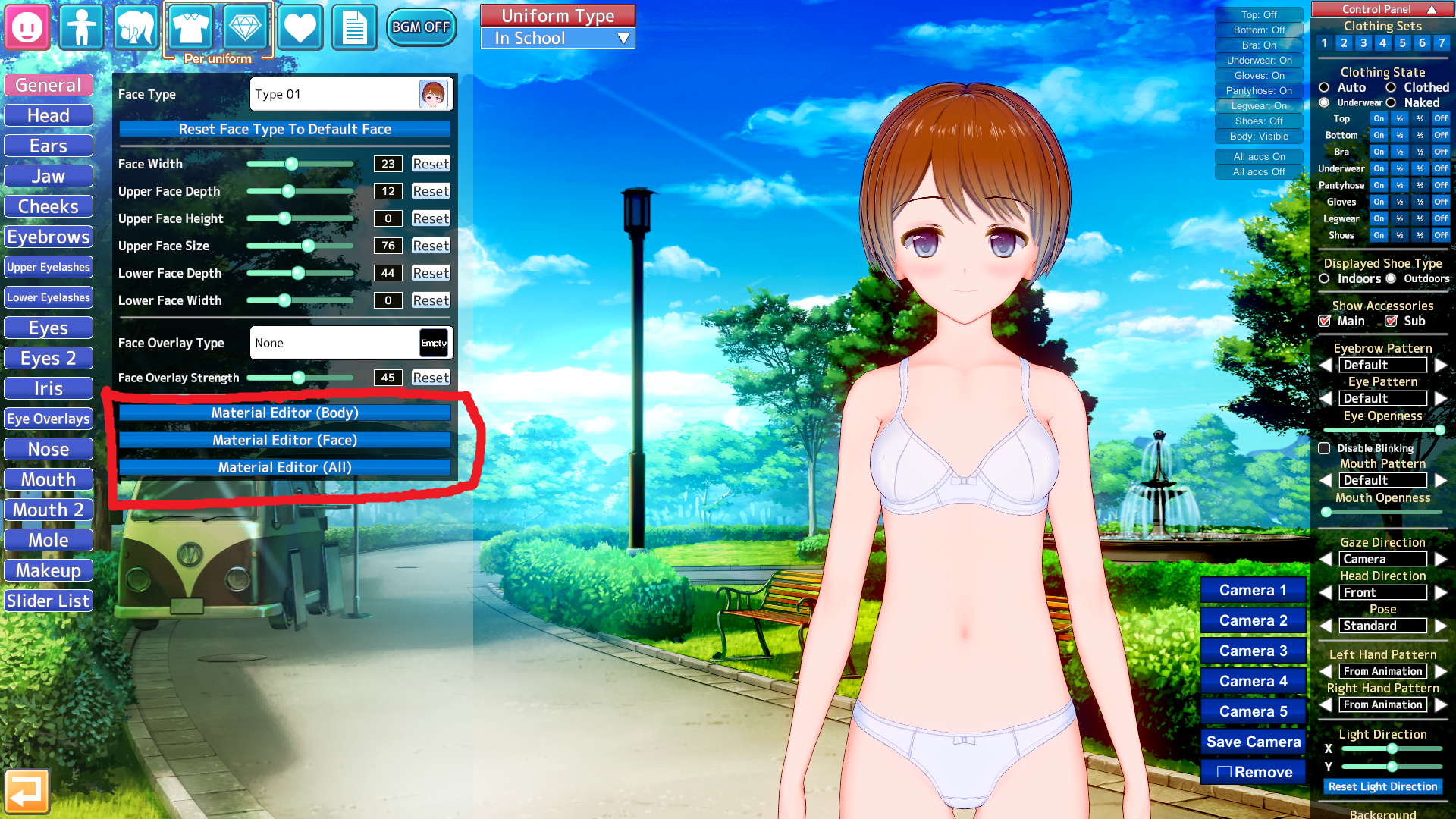
Task: Reset the Face Width slider value
Action: [431, 164]
